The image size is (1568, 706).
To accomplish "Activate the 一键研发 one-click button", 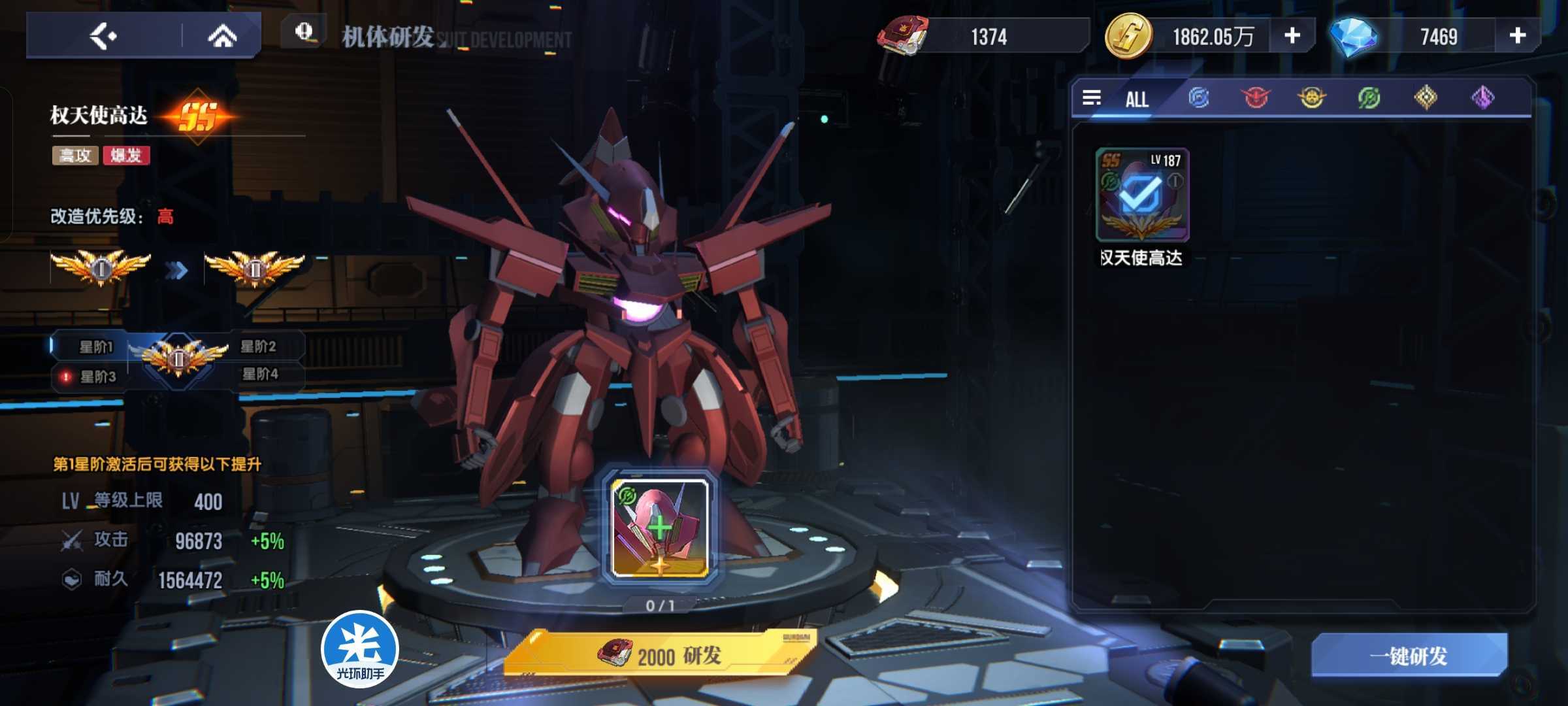I will click(1409, 656).
